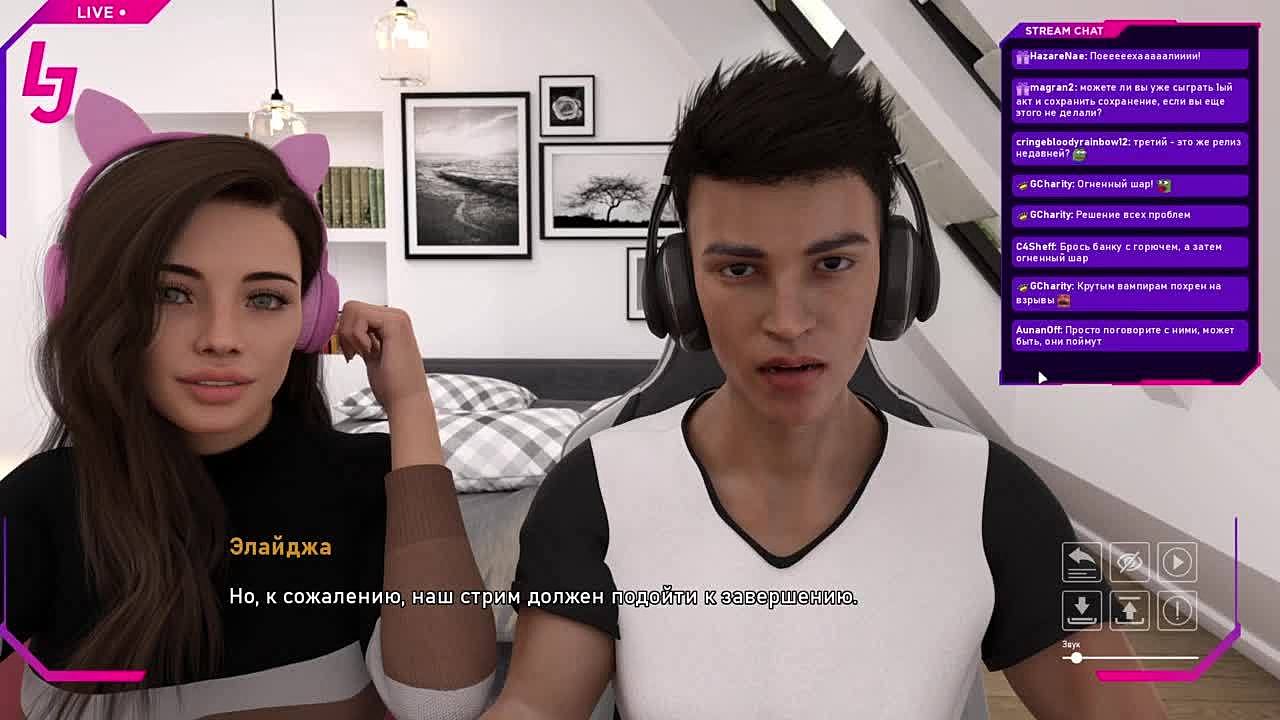Image resolution: width=1280 pixels, height=720 pixels.
Task: Save the game with the down-arrow icon
Action: [x=1081, y=610]
